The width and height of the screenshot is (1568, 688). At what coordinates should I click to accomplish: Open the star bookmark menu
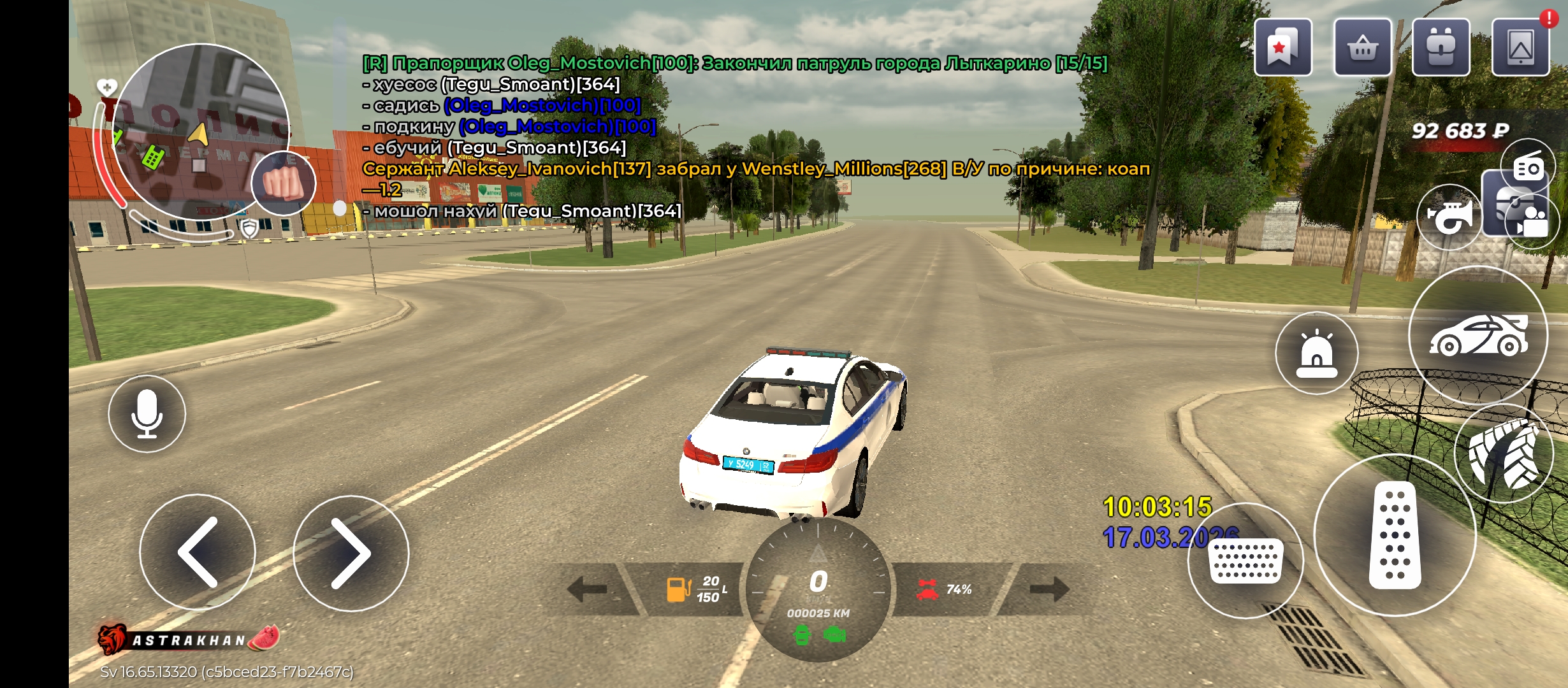[1282, 48]
